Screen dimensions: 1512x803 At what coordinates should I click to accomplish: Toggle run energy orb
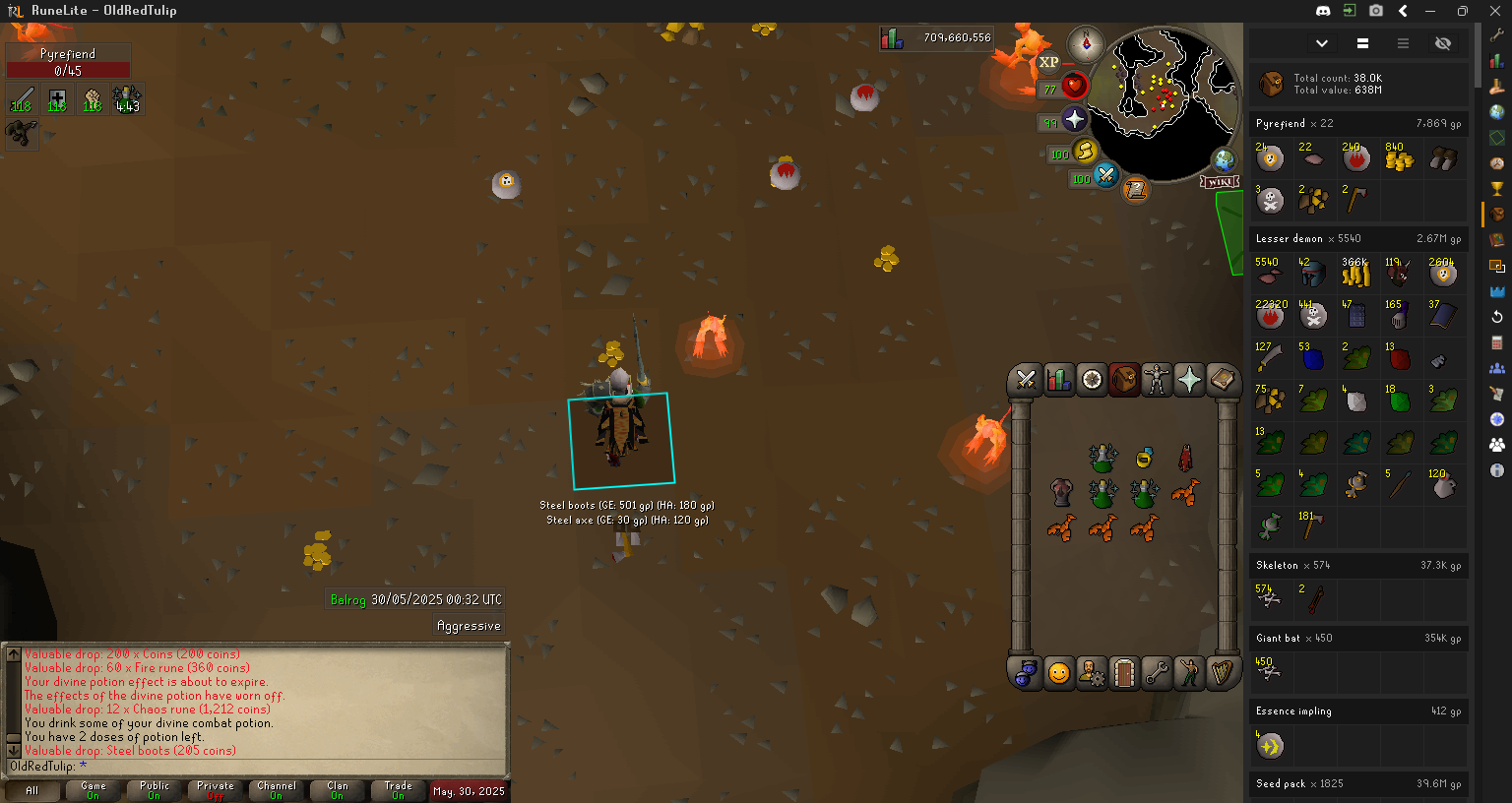click(x=1085, y=152)
